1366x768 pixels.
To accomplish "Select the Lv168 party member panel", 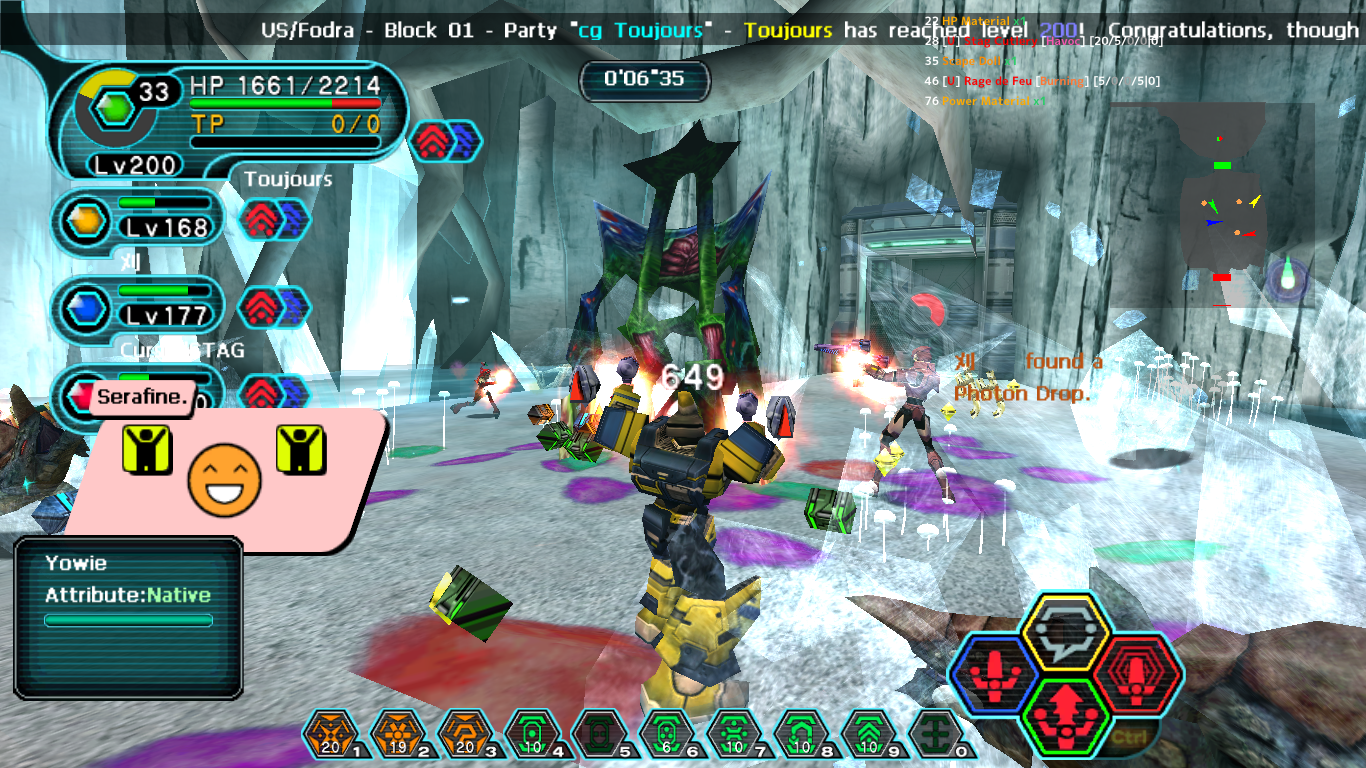I will (140, 216).
